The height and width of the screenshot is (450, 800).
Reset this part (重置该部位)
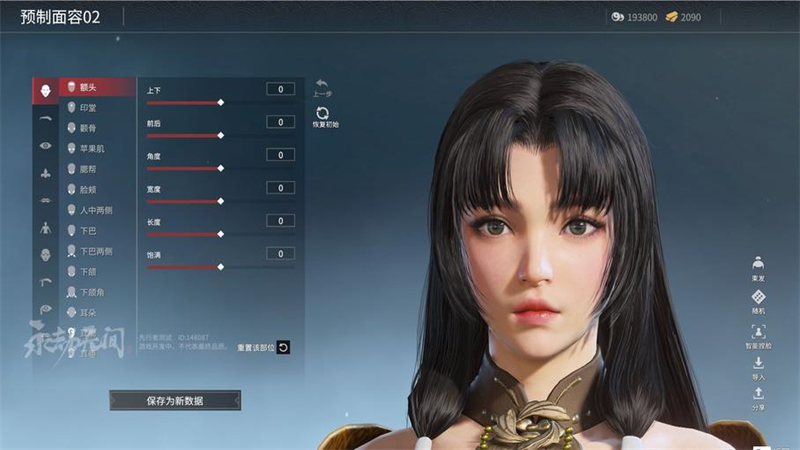pyautogui.click(x=283, y=347)
